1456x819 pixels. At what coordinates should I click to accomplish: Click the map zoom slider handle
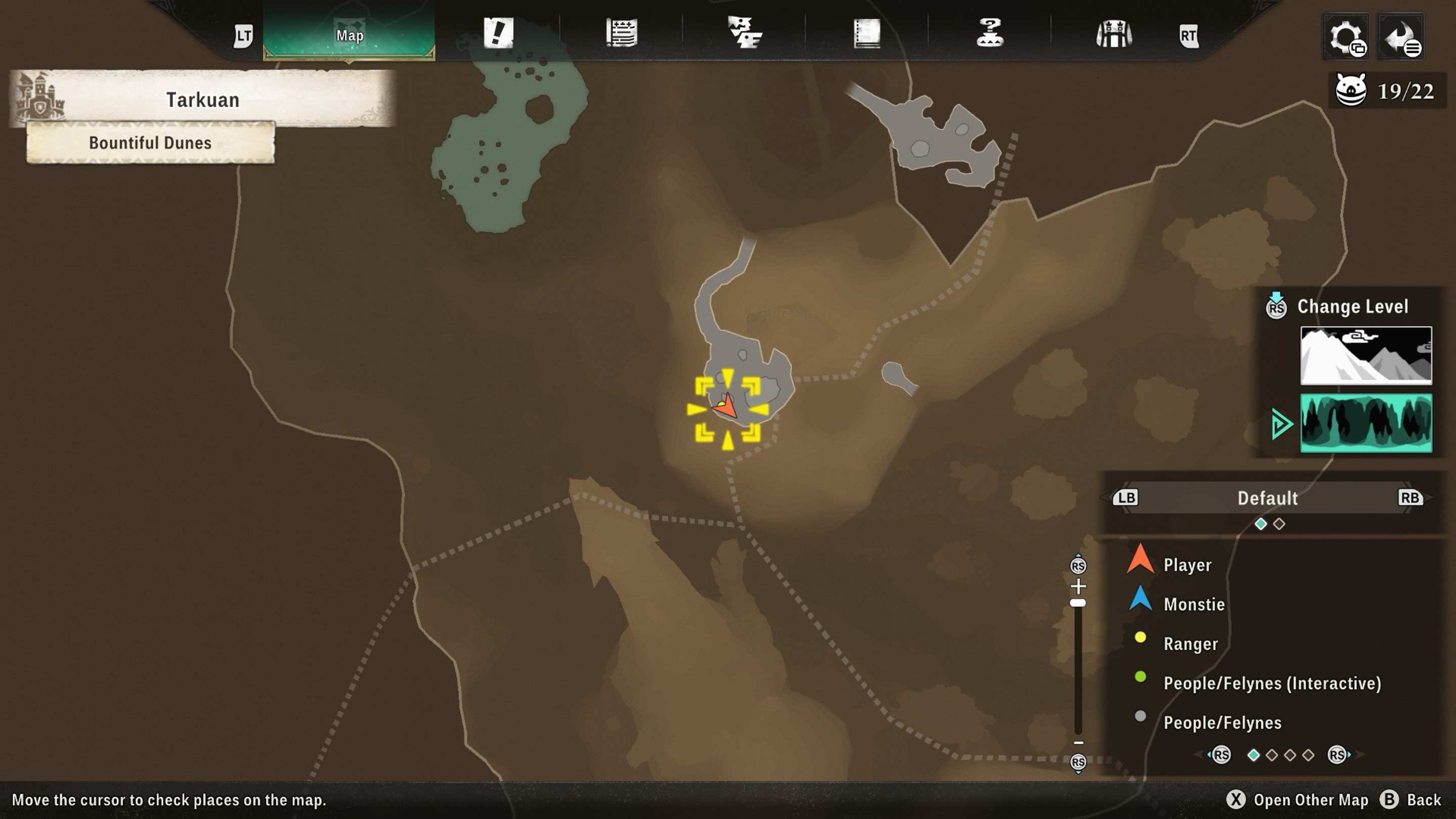point(1078,603)
